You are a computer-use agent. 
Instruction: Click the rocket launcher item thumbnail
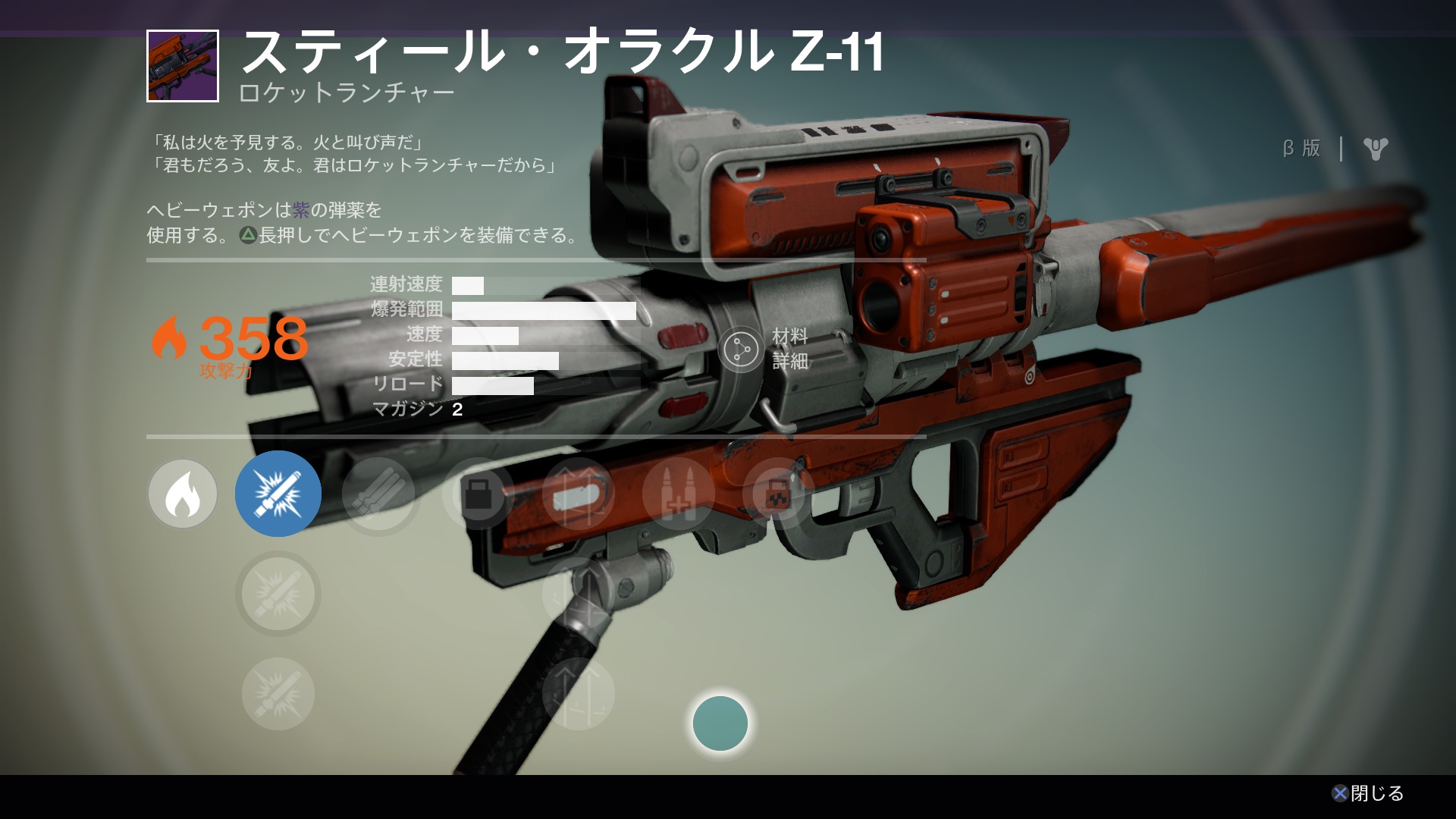(183, 66)
